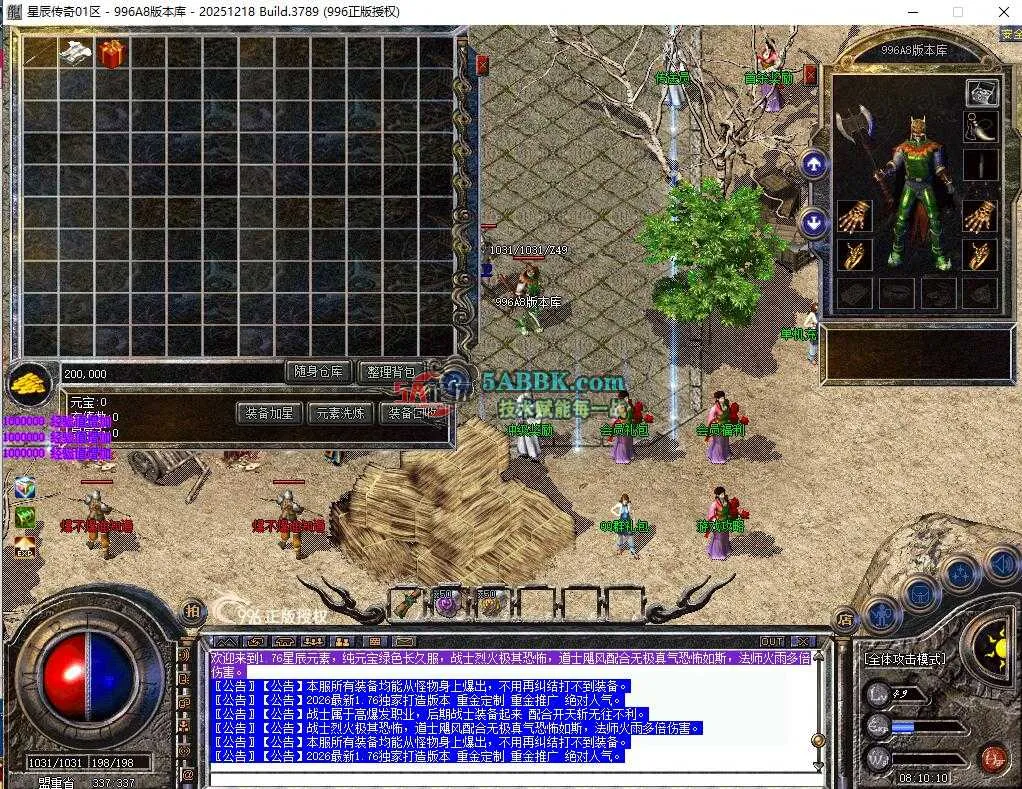Open the 装备加星 equipment star upgrade
The height and width of the screenshot is (789, 1022).
coord(270,412)
